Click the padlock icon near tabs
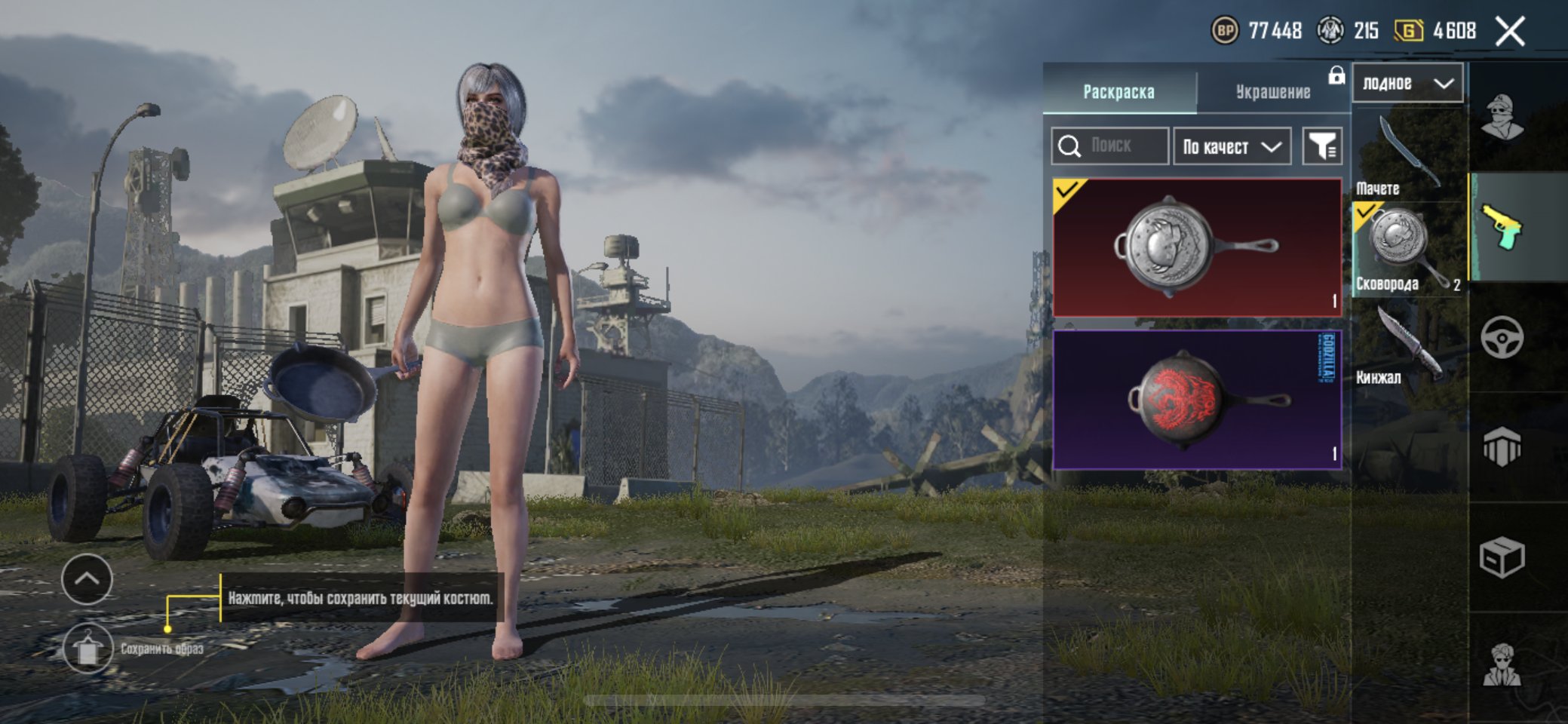The height and width of the screenshot is (724, 1568). (1336, 75)
